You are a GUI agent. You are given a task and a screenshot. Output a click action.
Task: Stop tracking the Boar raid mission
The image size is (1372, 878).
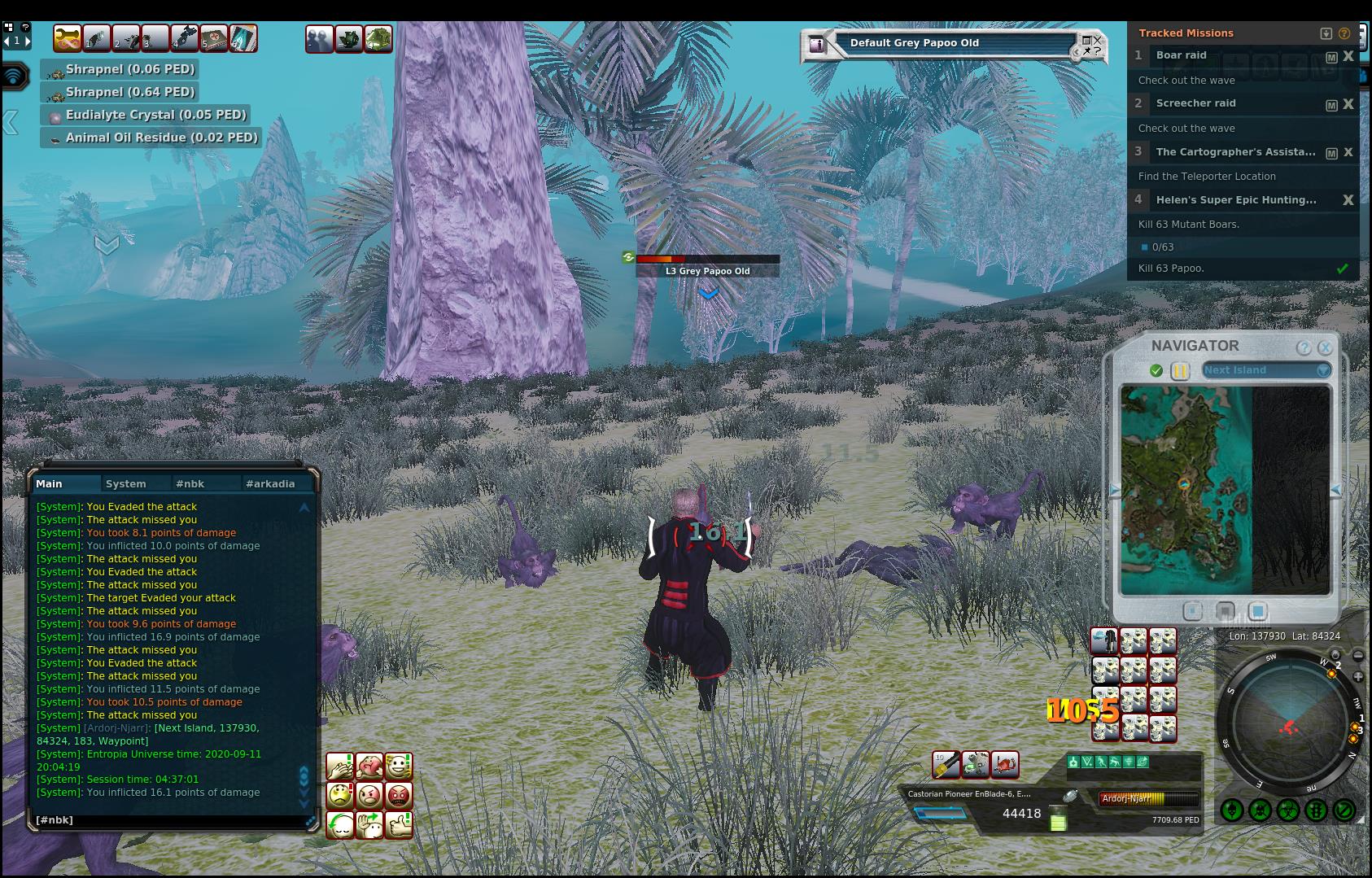coord(1348,56)
